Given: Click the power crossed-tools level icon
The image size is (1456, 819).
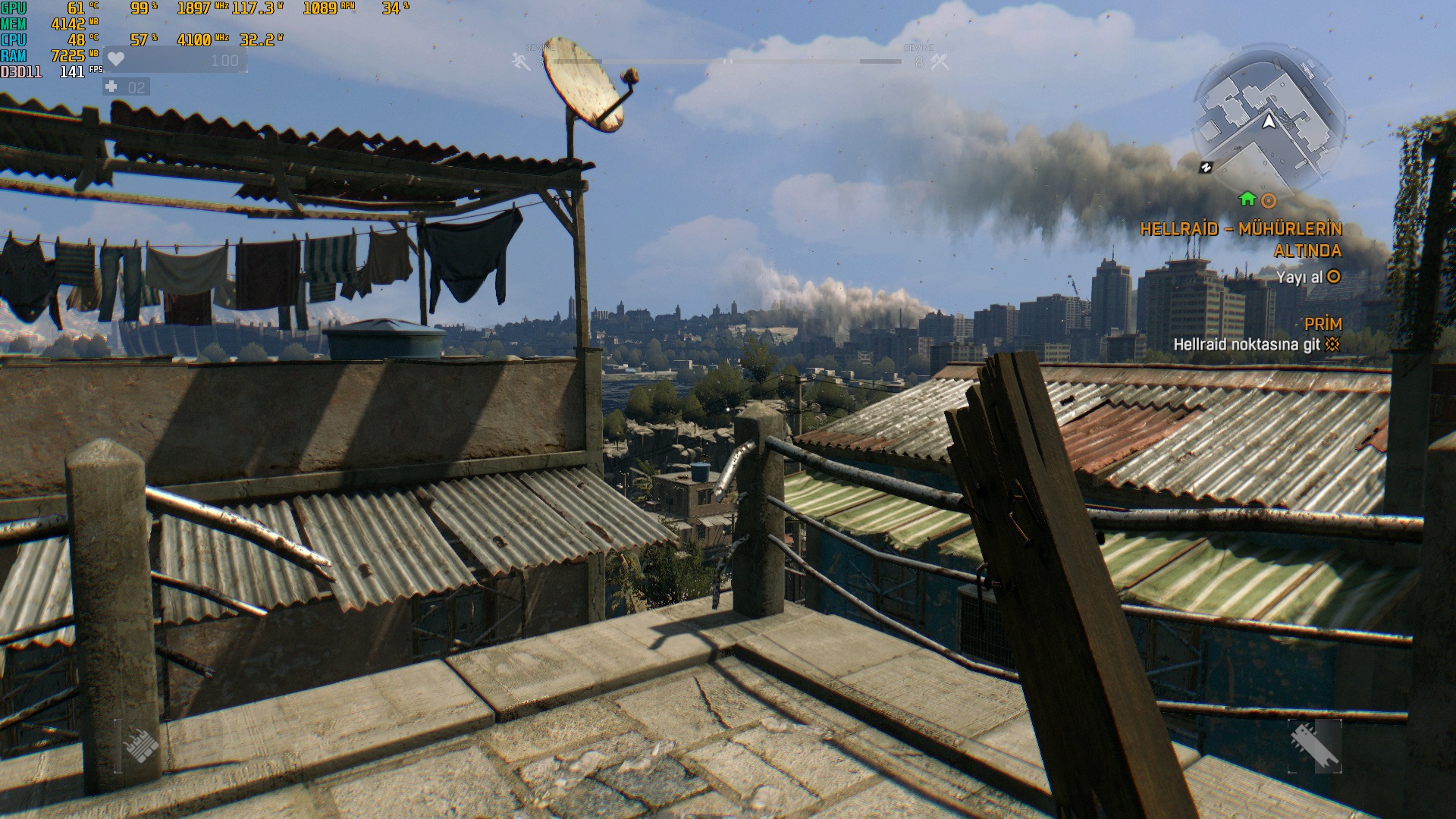Looking at the screenshot, I should 940,61.
